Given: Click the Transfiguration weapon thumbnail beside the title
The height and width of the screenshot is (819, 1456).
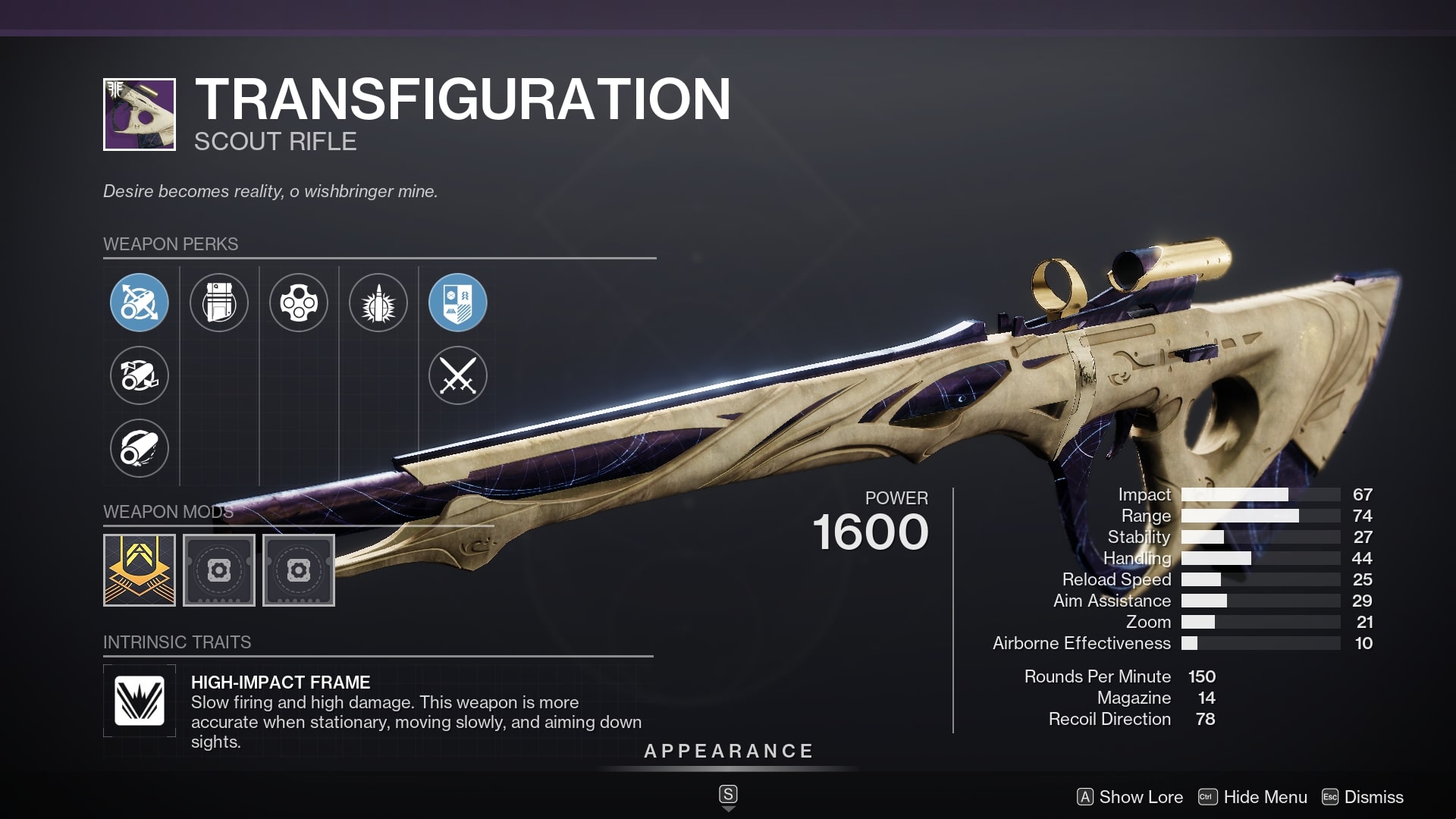Looking at the screenshot, I should (x=140, y=115).
